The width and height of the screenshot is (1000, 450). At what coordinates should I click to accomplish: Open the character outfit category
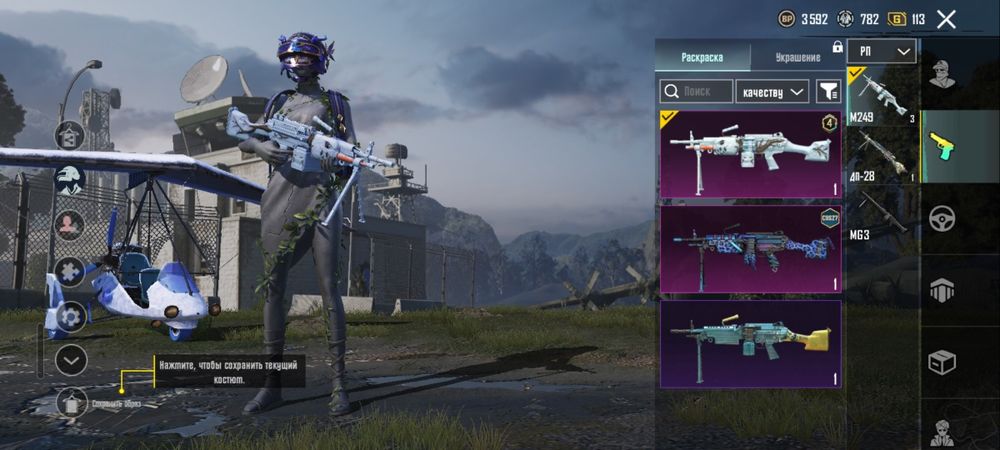click(x=941, y=74)
